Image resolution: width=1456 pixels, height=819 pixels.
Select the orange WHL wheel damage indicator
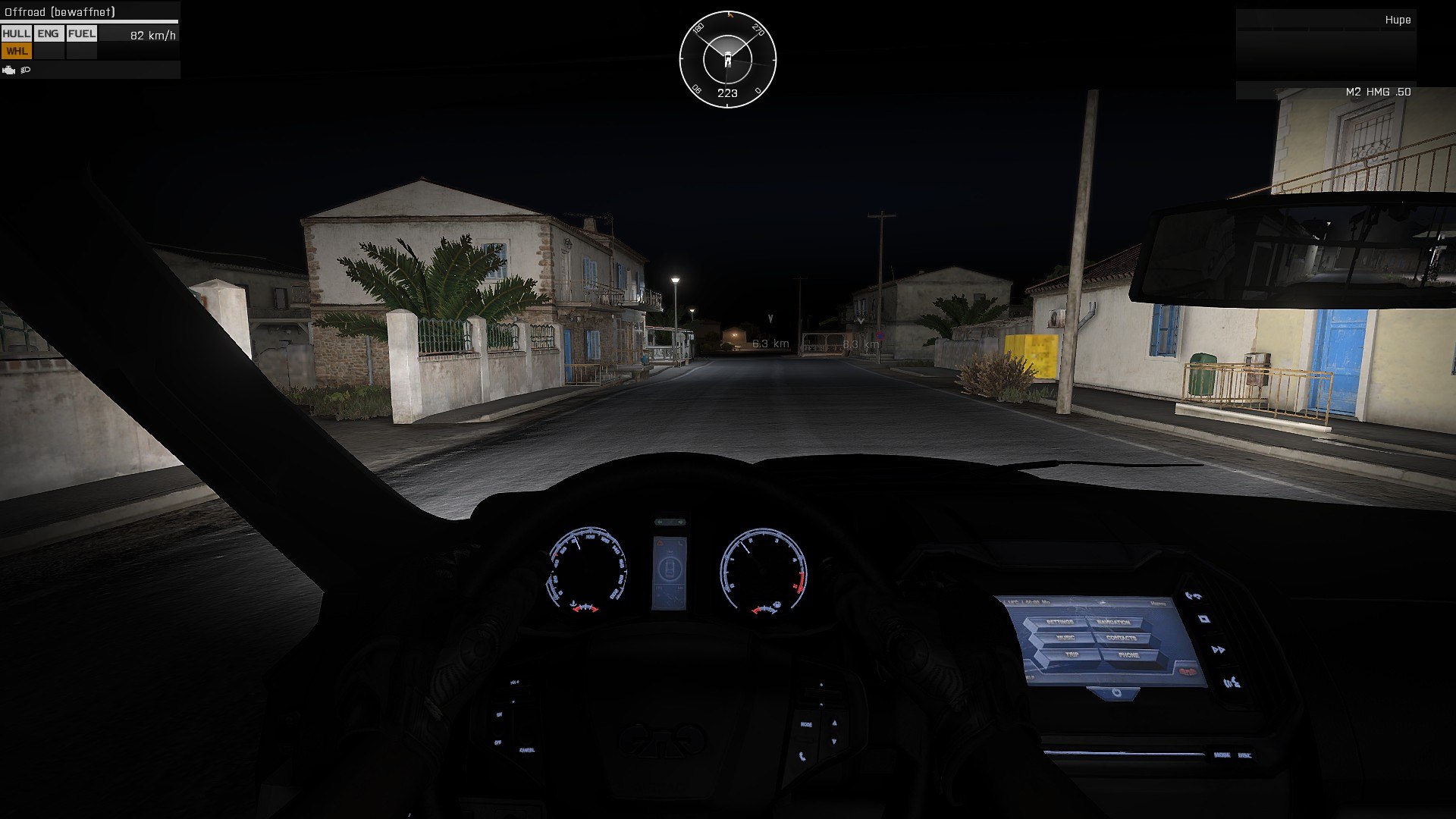(16, 51)
